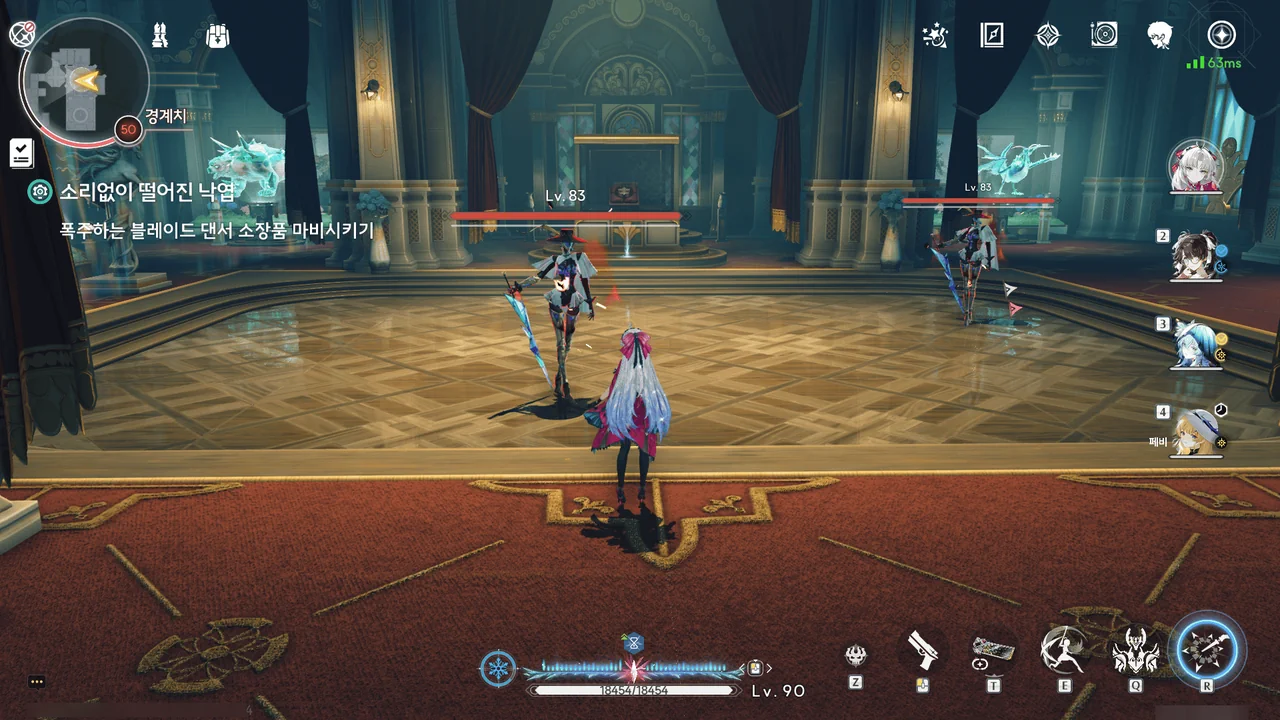Open the four-pointed star convene icon
The image size is (1280, 720).
pyautogui.click(x=1047, y=36)
